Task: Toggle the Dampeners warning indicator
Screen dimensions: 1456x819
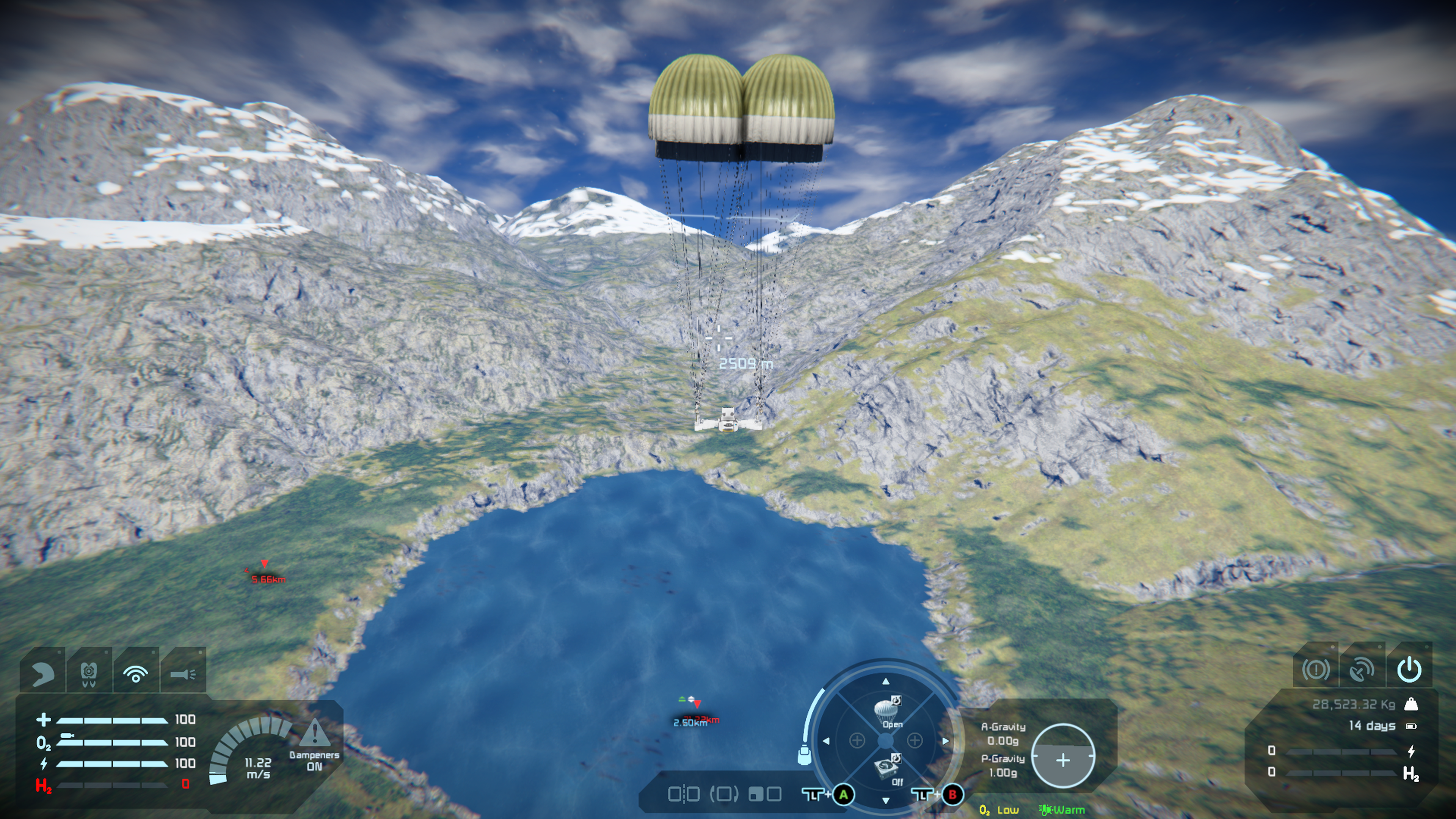Action: tap(314, 735)
